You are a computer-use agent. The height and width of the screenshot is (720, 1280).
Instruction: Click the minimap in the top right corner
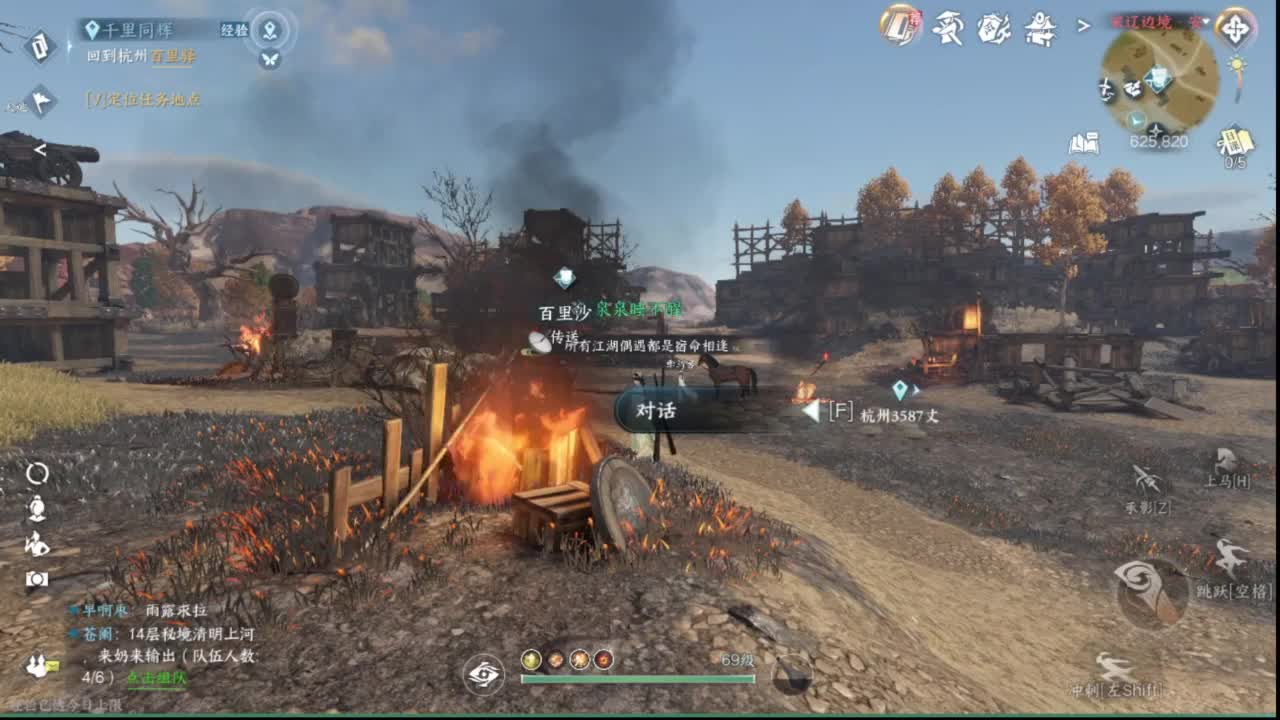pos(1158,85)
